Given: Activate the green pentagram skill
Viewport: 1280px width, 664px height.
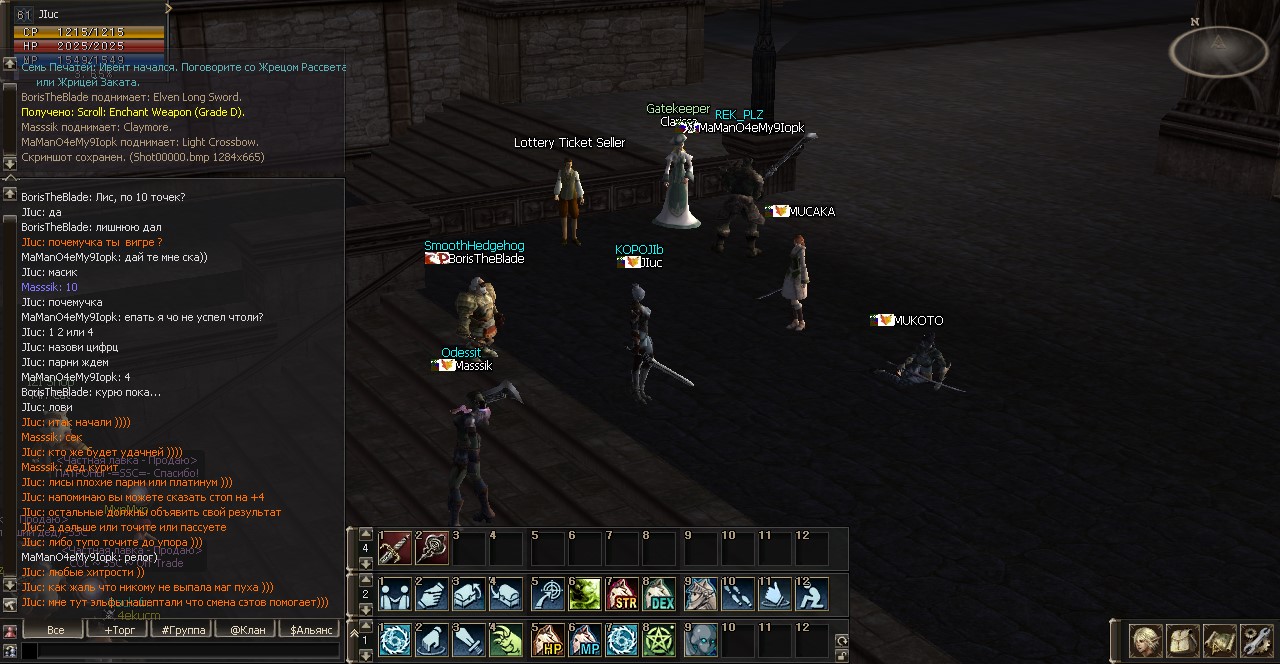Looking at the screenshot, I should [659, 640].
